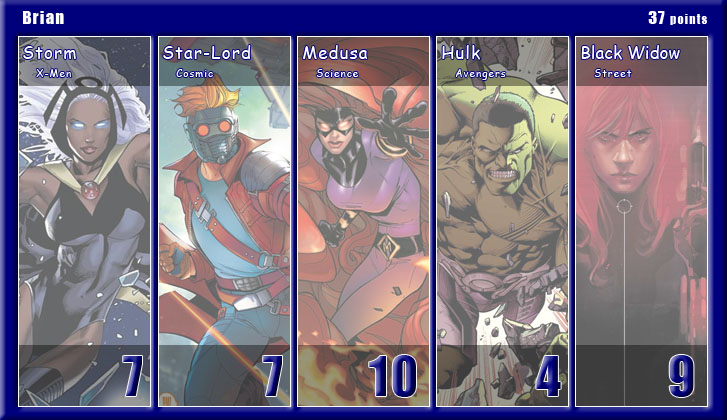Pick the Medusa Science card
Image resolution: width=727 pixels, height=420 pixels.
[x=363, y=222]
